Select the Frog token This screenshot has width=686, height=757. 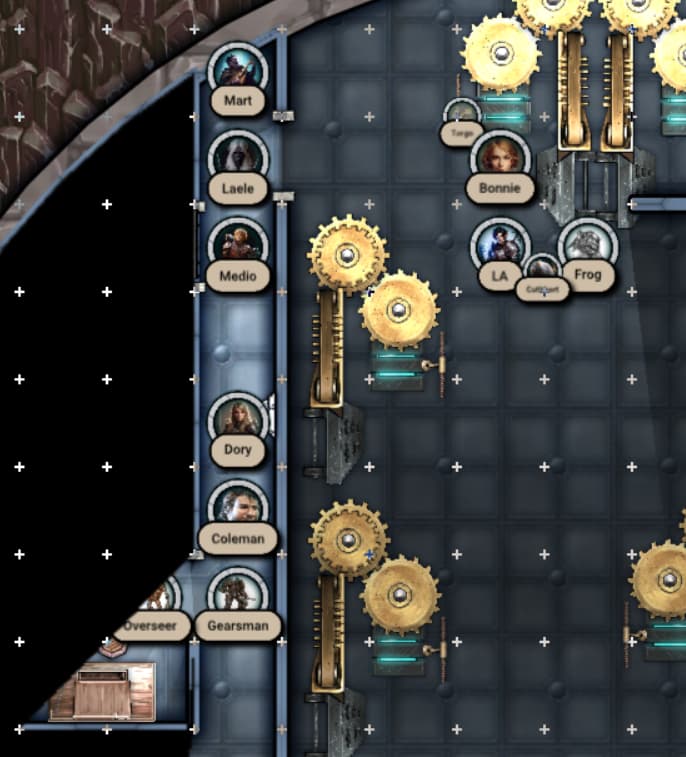tap(587, 245)
